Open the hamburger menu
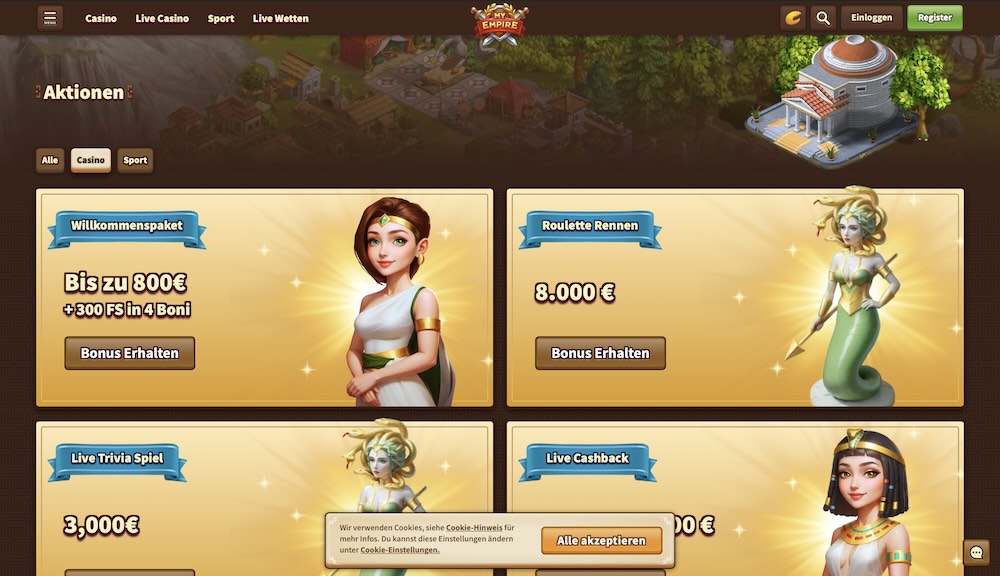This screenshot has width=1000, height=576. pyautogui.click(x=50, y=18)
